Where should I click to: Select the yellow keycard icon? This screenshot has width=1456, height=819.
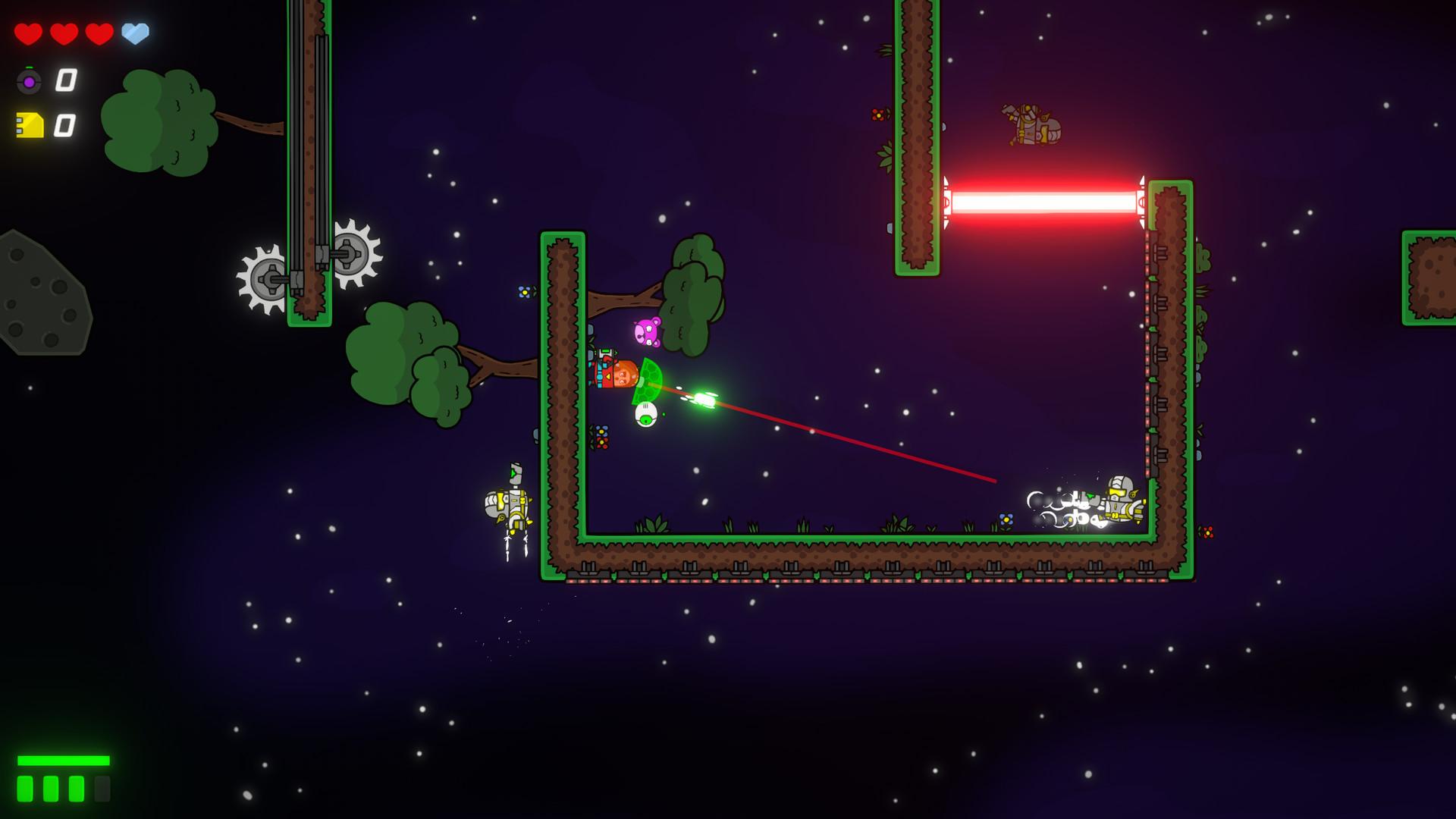(x=30, y=125)
